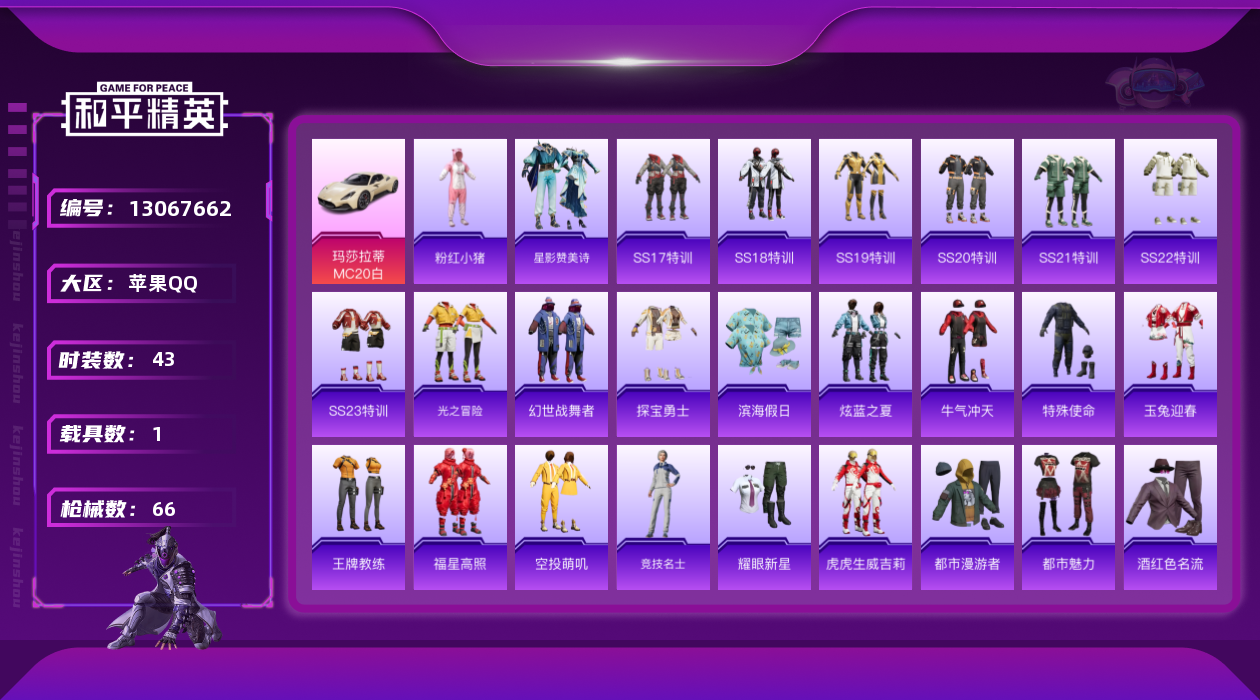
Task: Open the 星影赞美诗 outfit card
Action: (561, 211)
